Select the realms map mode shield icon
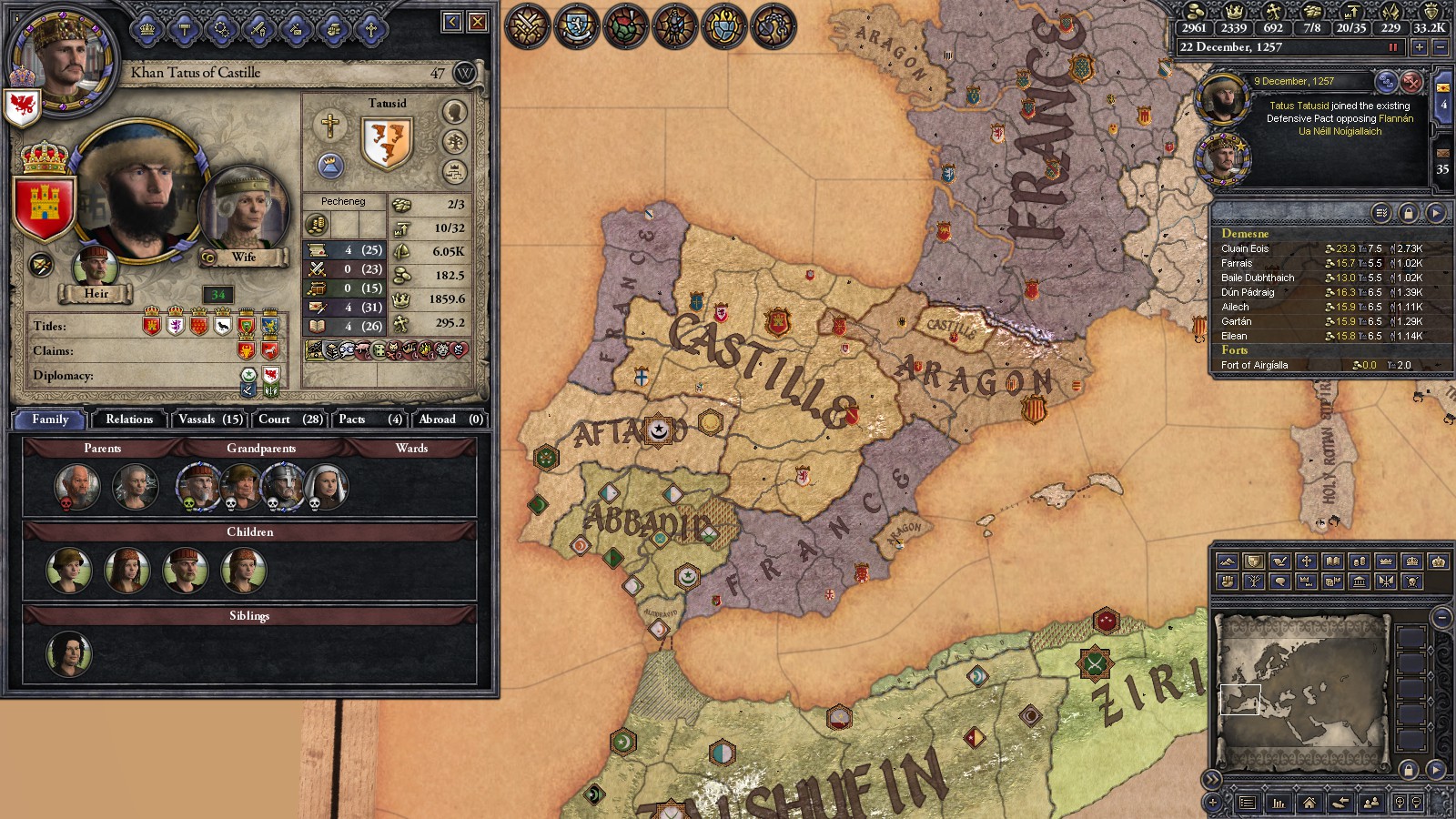Viewport: 1456px width, 819px height. [1253, 561]
